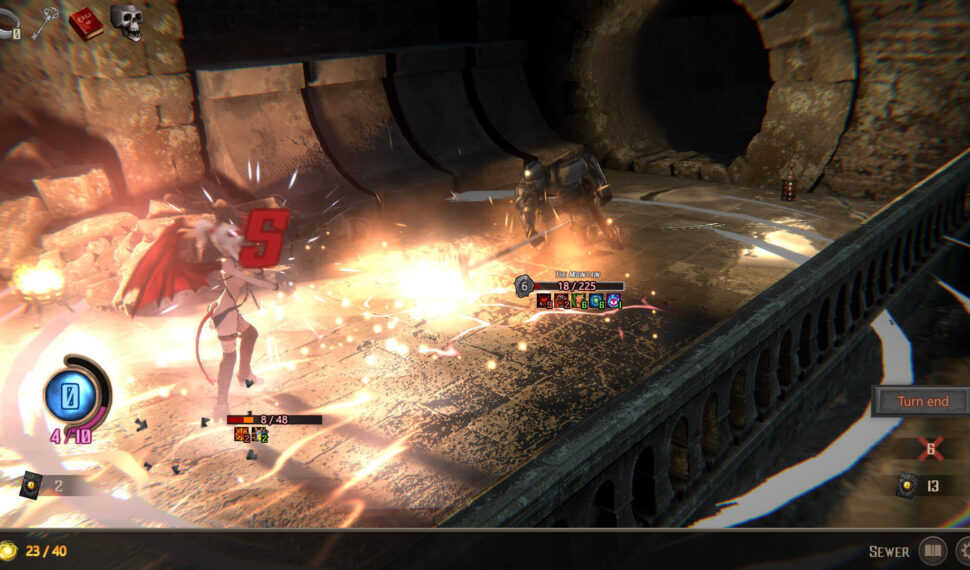Inspect the red book relic icon
Viewport: 970px width, 570px height.
(85, 21)
